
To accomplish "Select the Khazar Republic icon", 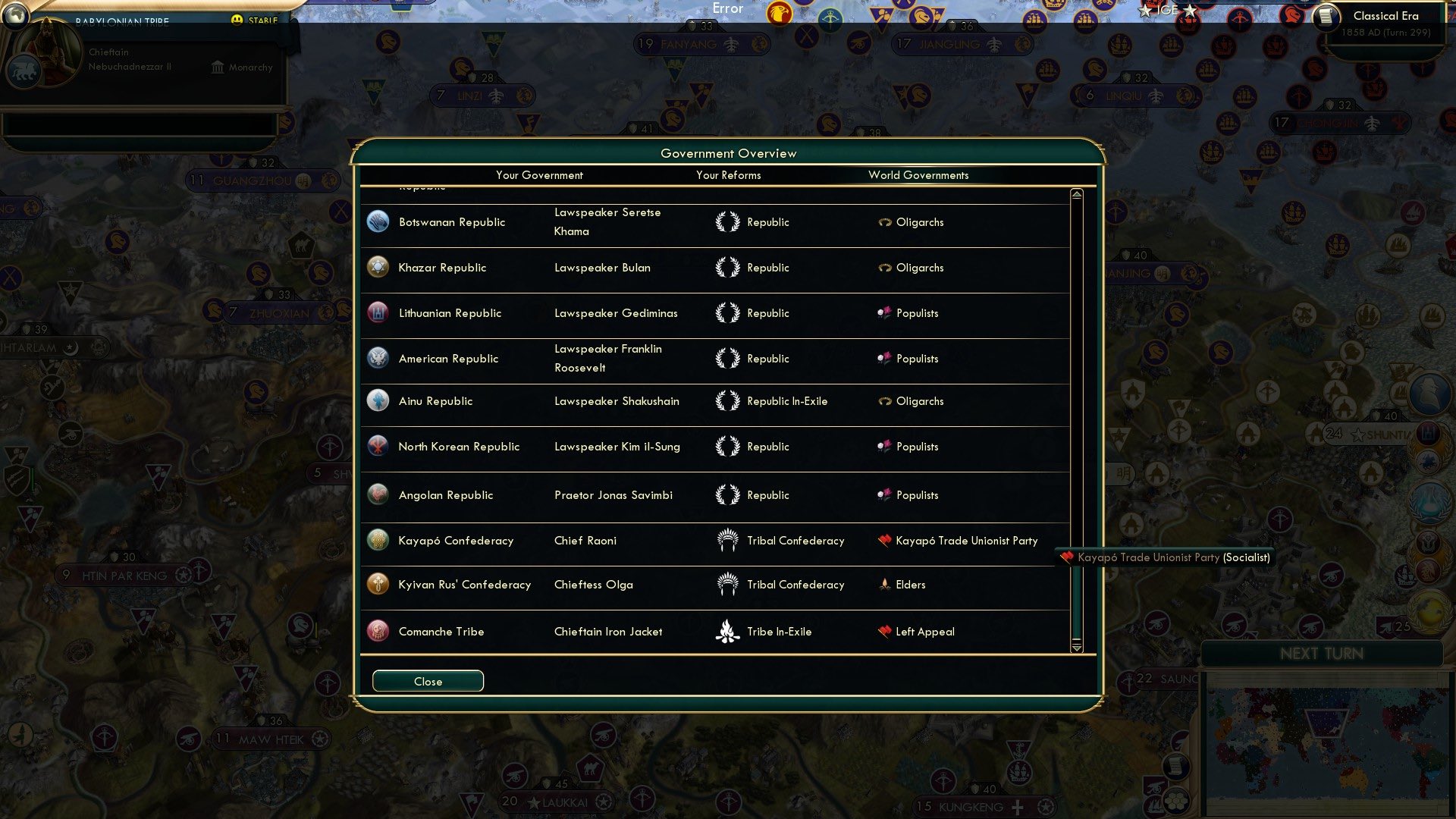I will click(378, 267).
